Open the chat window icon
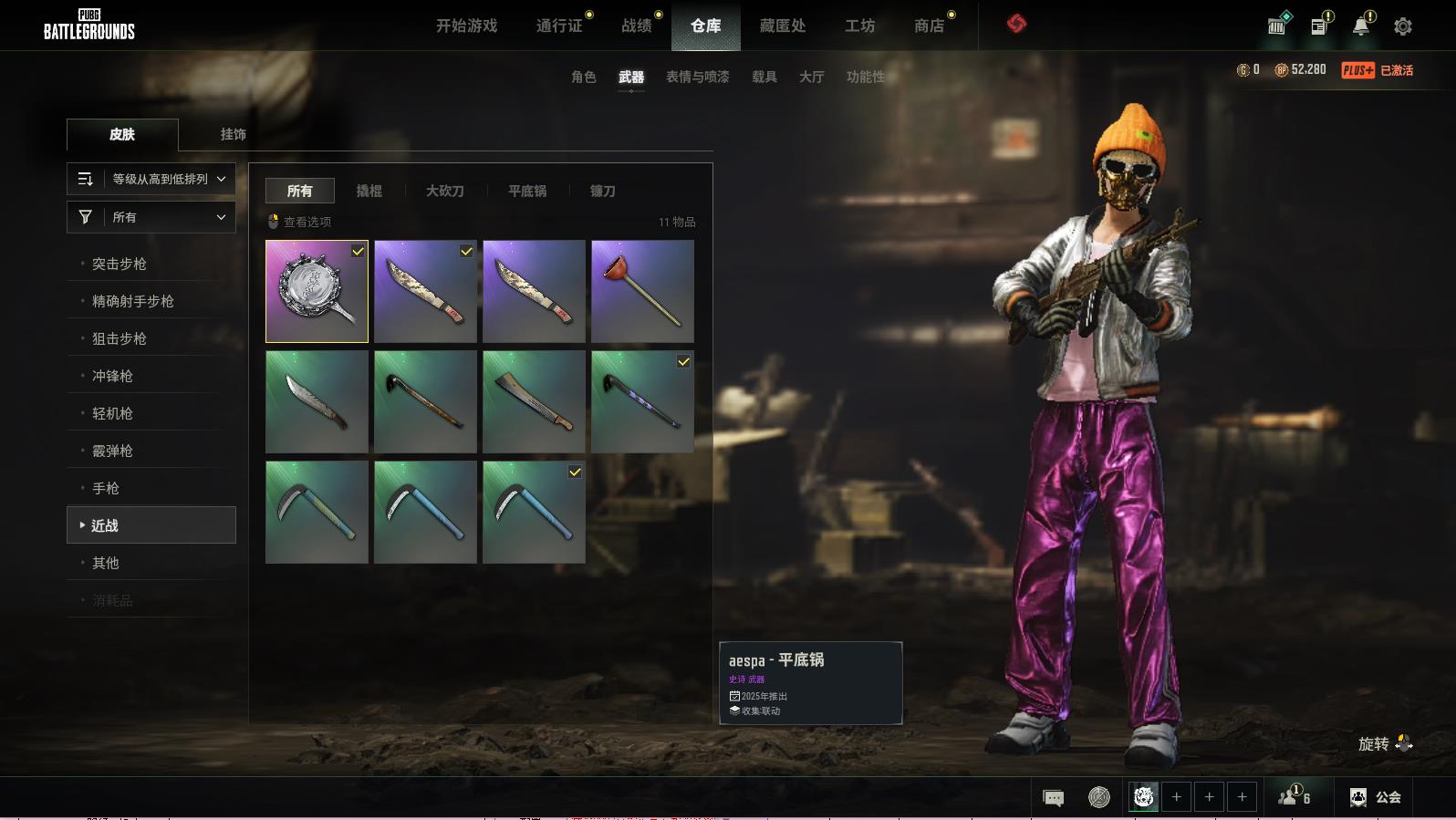The width and height of the screenshot is (1456, 820). point(1053,798)
